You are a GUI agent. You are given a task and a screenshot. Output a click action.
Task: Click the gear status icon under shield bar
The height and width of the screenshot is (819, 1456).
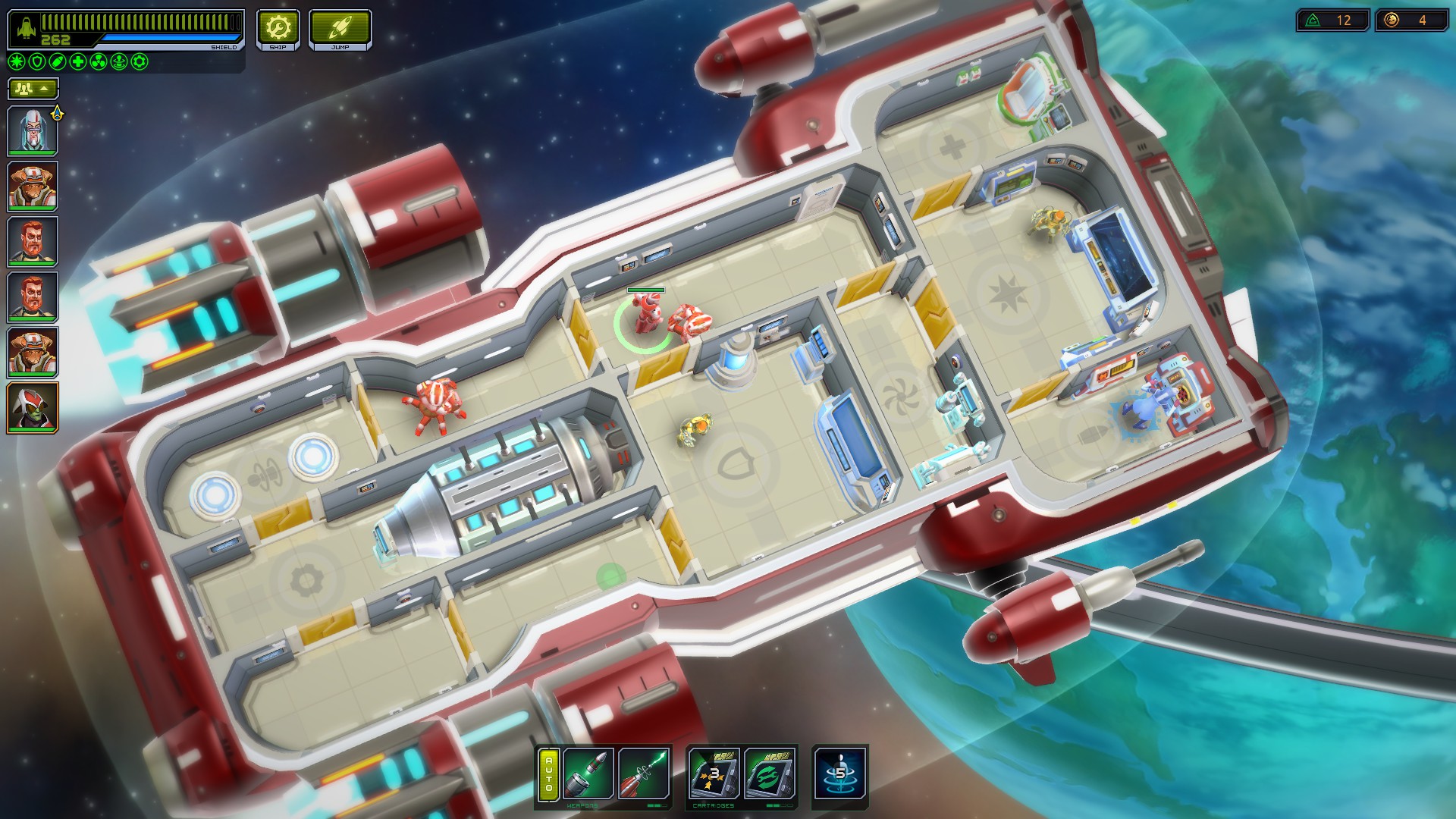[x=139, y=63]
